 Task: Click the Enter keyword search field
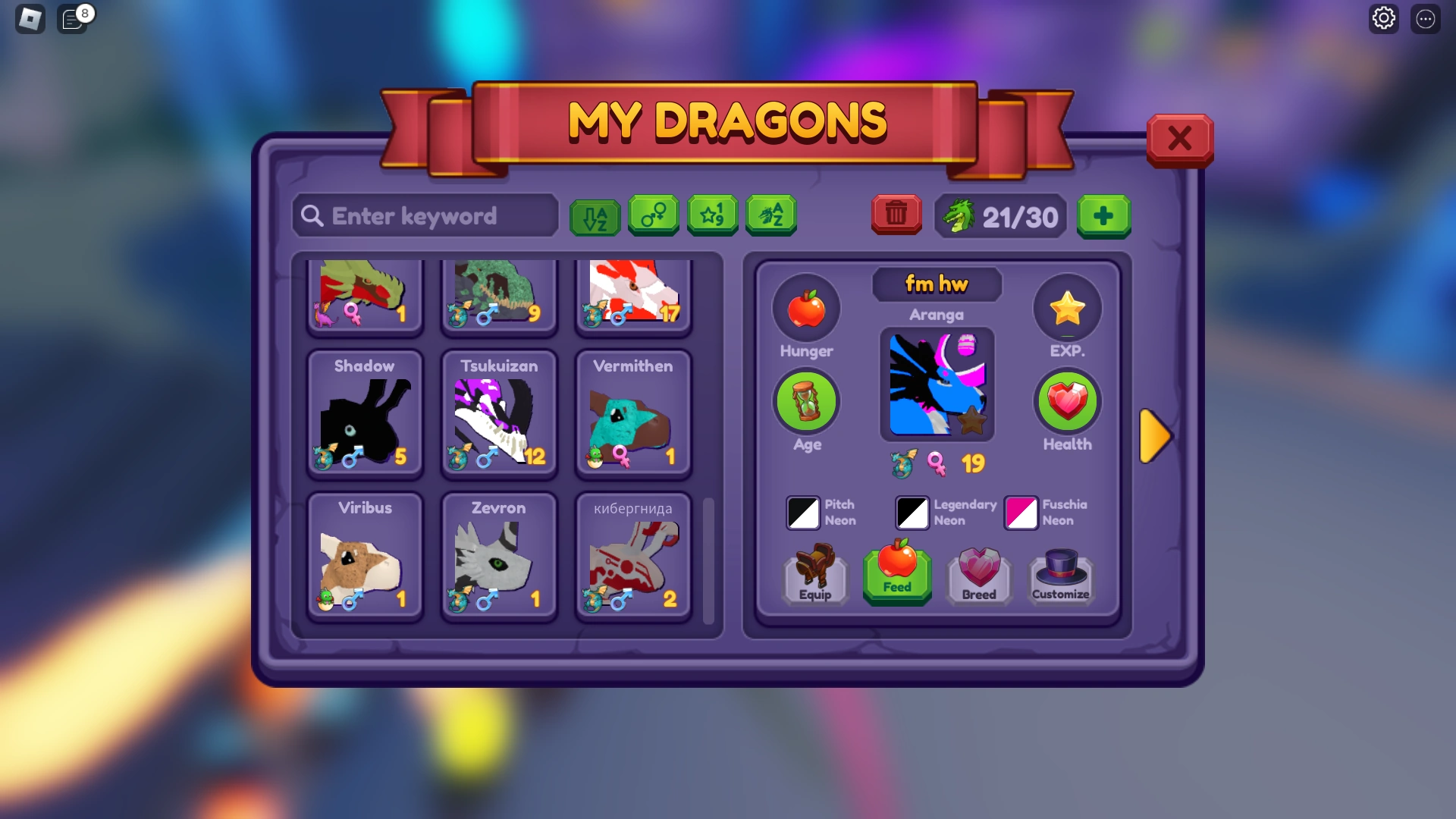coord(425,216)
